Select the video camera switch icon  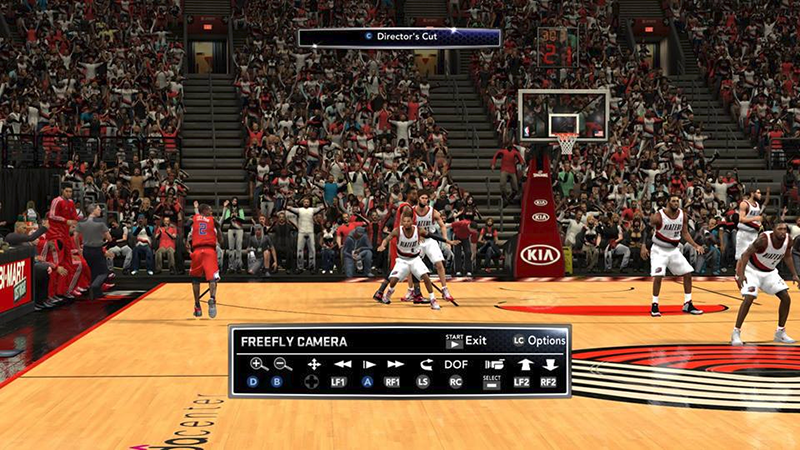pyautogui.click(x=492, y=364)
